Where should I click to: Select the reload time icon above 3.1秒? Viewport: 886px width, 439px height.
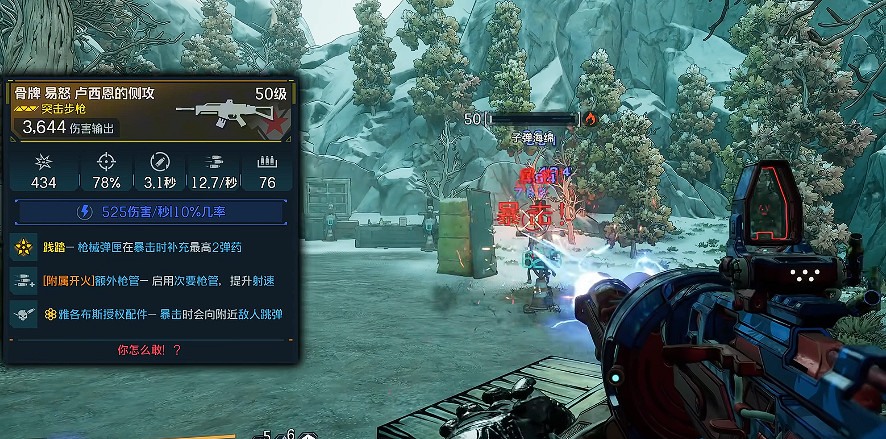click(160, 162)
